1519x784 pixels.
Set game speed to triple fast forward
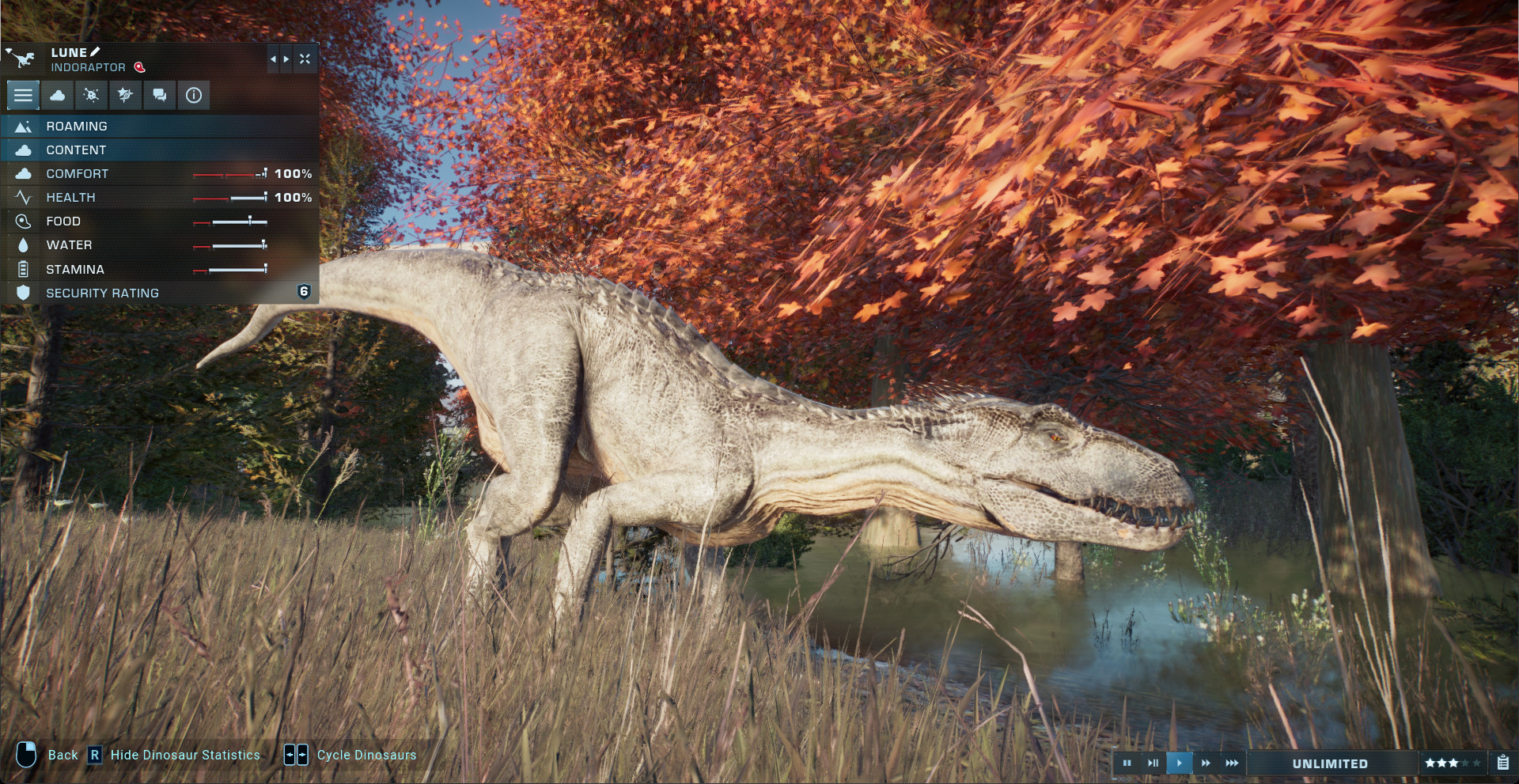click(x=1232, y=763)
